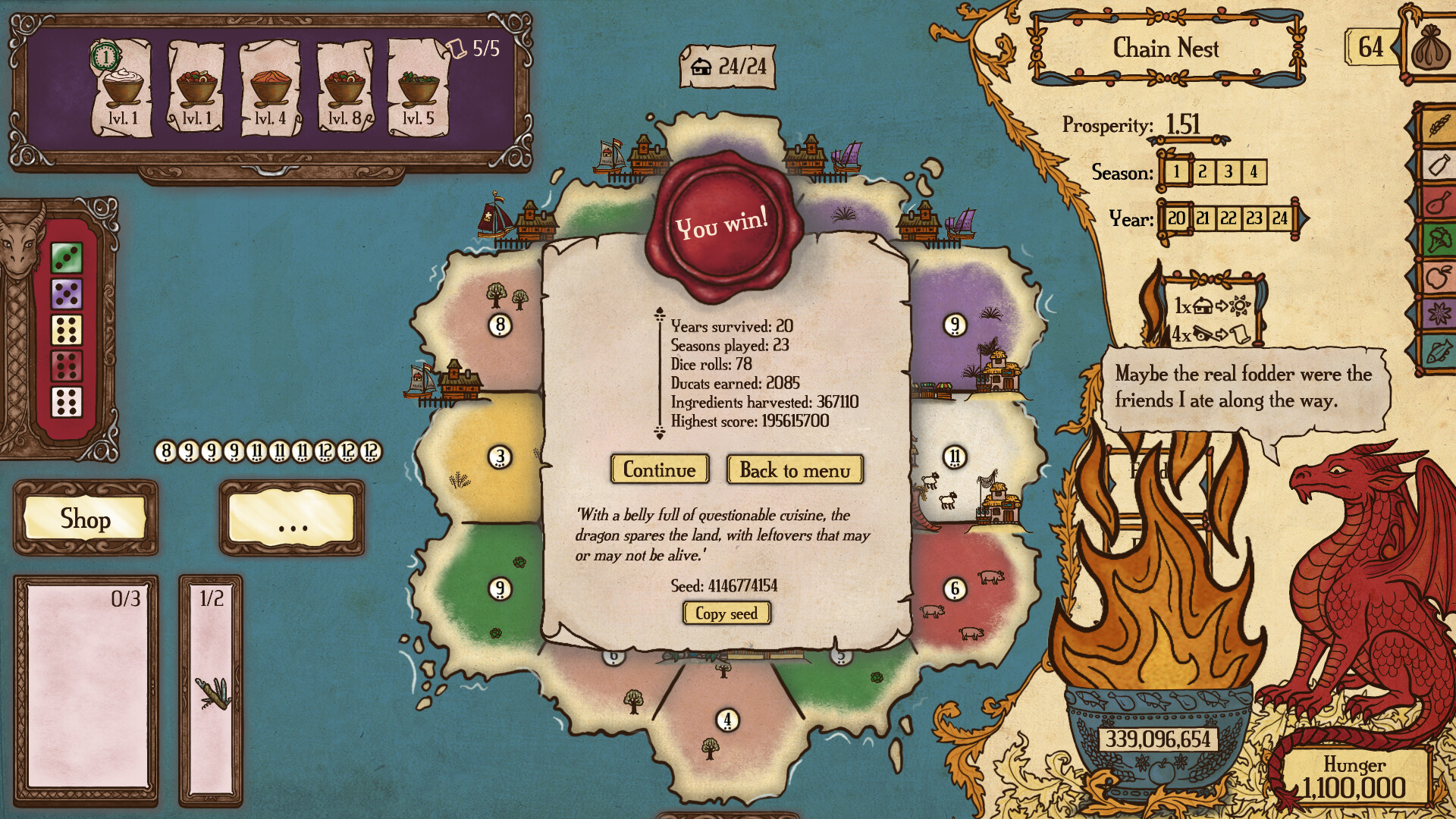Select the purple die
Screen dimensions: 1456x819
[67, 293]
